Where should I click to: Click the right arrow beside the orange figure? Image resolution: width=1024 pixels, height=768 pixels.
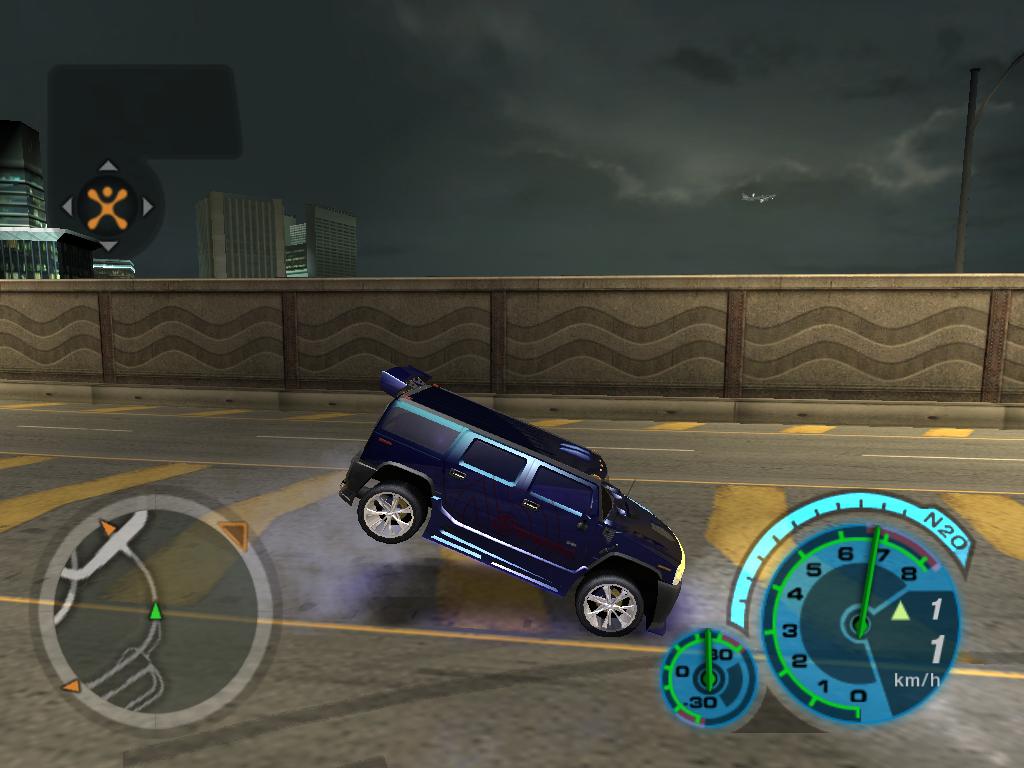click(148, 207)
